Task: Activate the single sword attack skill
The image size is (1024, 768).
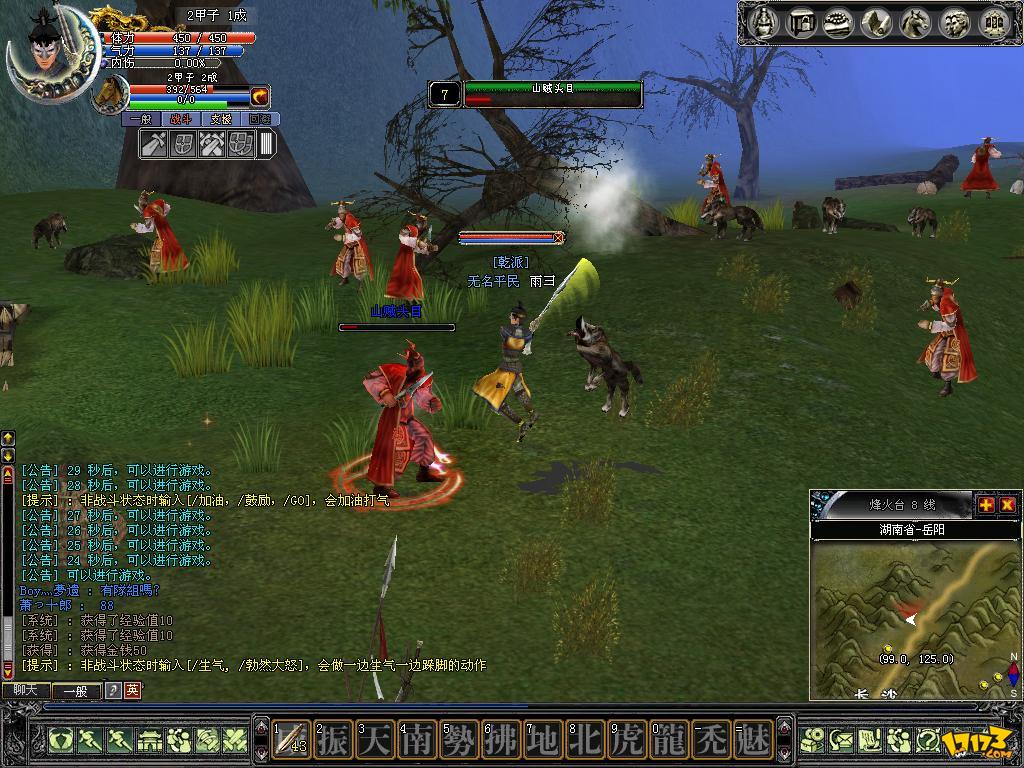Action: pyautogui.click(x=154, y=144)
